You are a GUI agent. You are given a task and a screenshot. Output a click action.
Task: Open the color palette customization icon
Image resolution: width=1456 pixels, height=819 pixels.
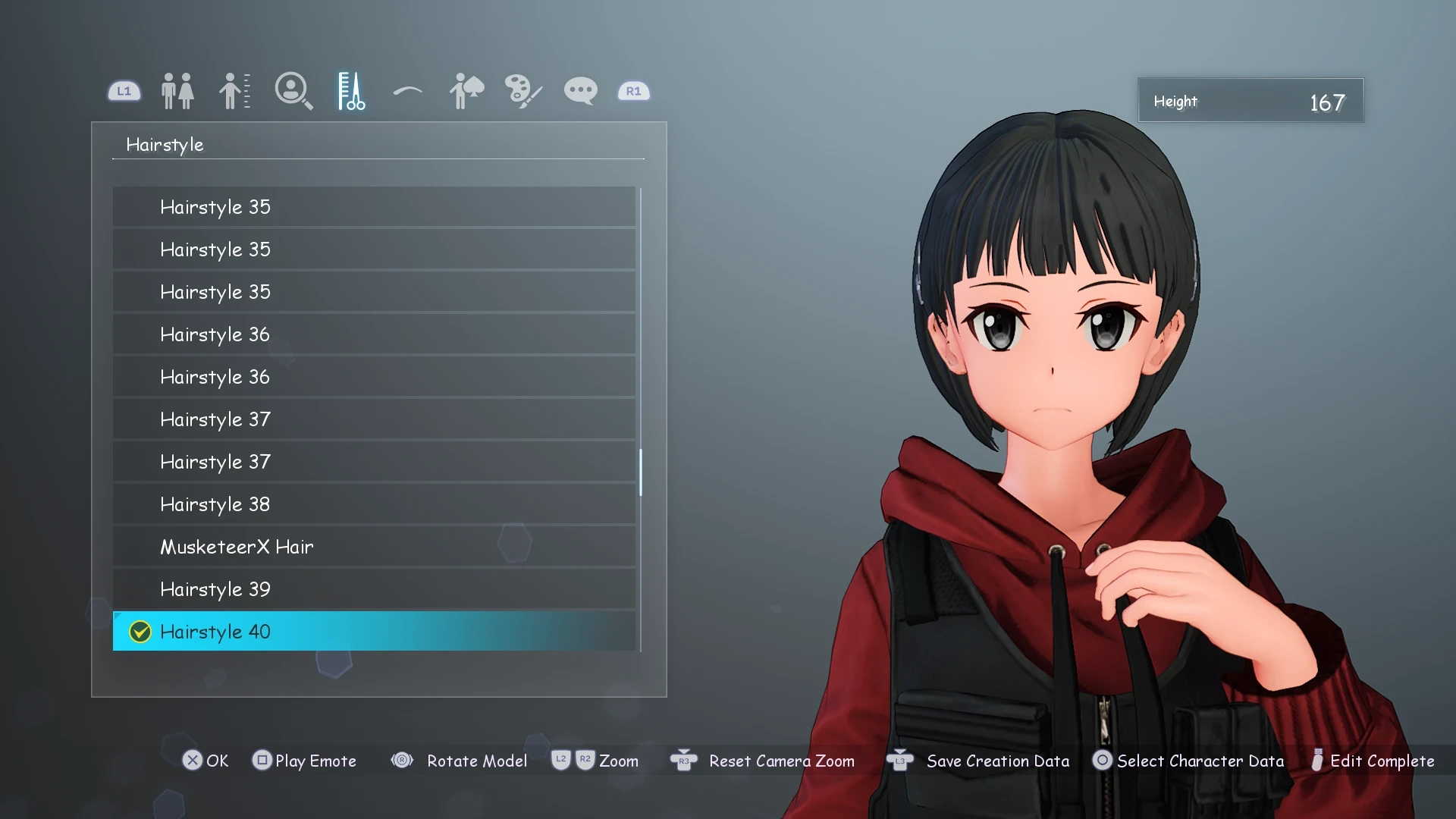(522, 90)
